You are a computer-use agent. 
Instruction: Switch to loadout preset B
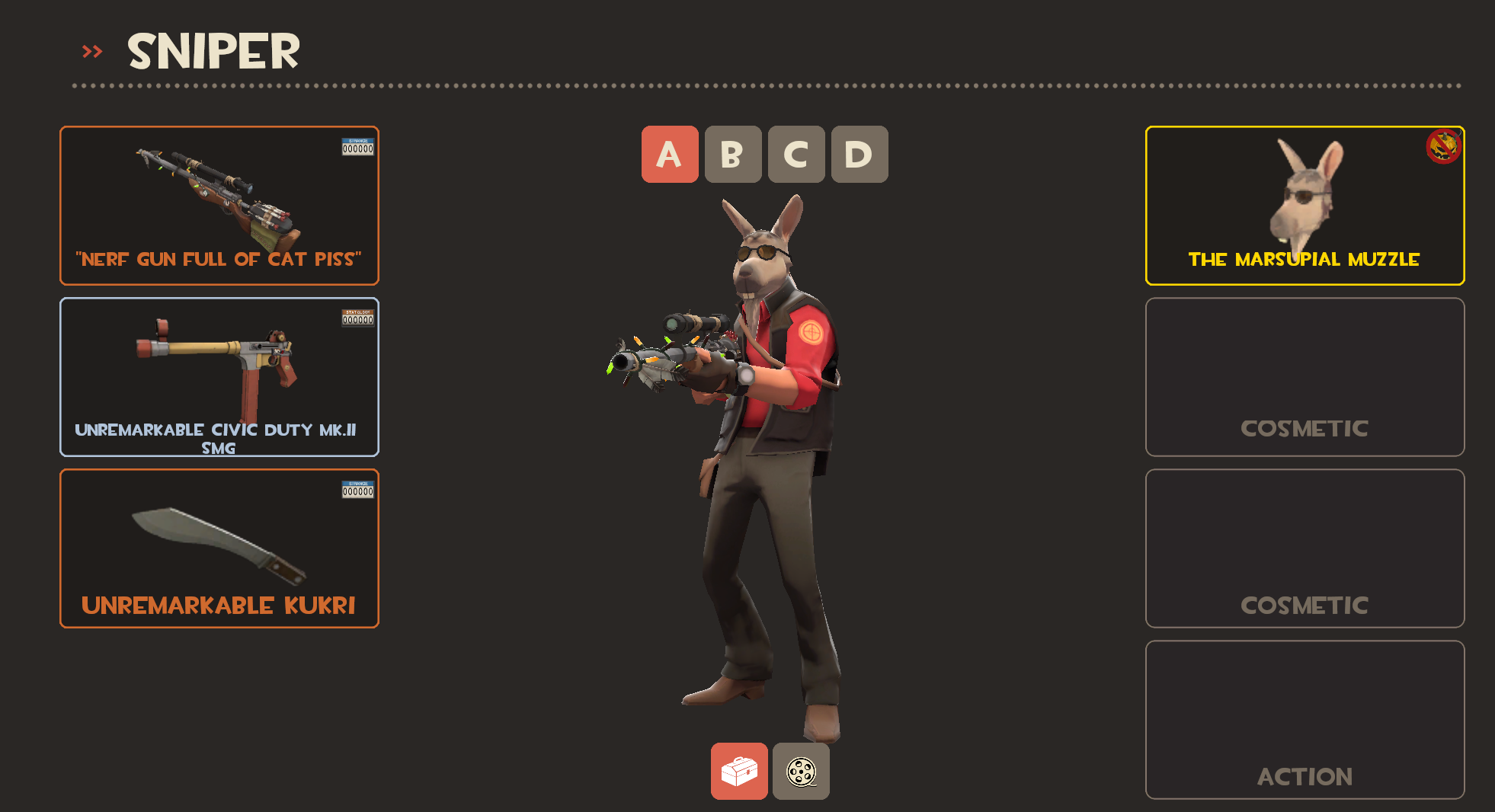pyautogui.click(x=733, y=155)
